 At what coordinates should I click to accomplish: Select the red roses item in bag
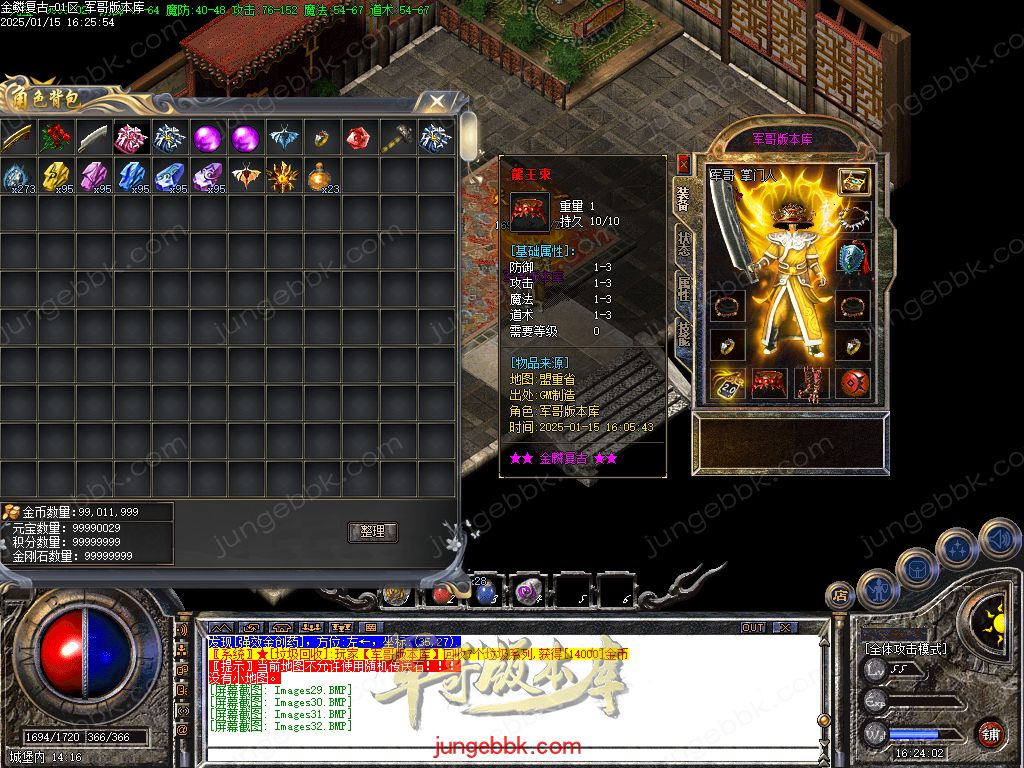pos(56,138)
